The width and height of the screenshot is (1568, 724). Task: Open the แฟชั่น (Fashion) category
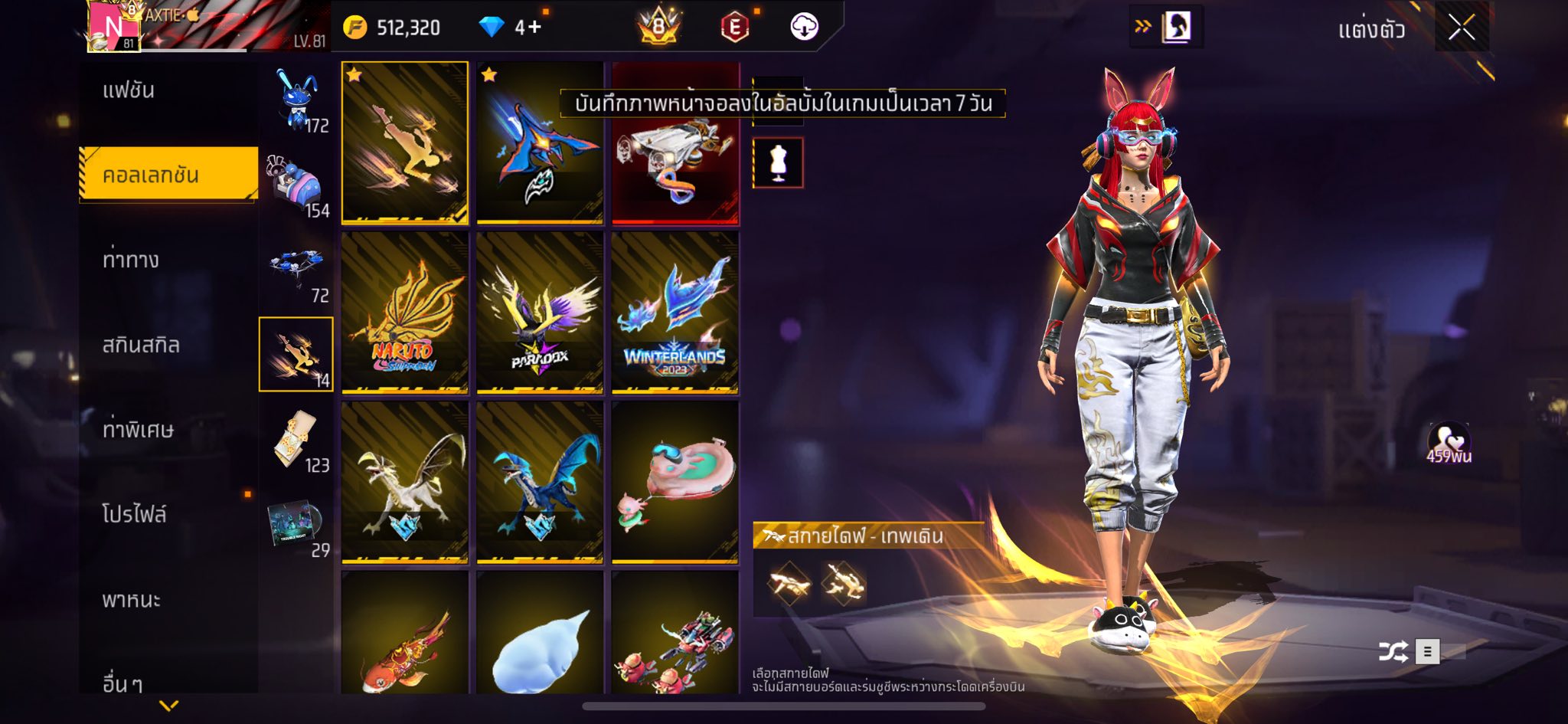(x=129, y=90)
